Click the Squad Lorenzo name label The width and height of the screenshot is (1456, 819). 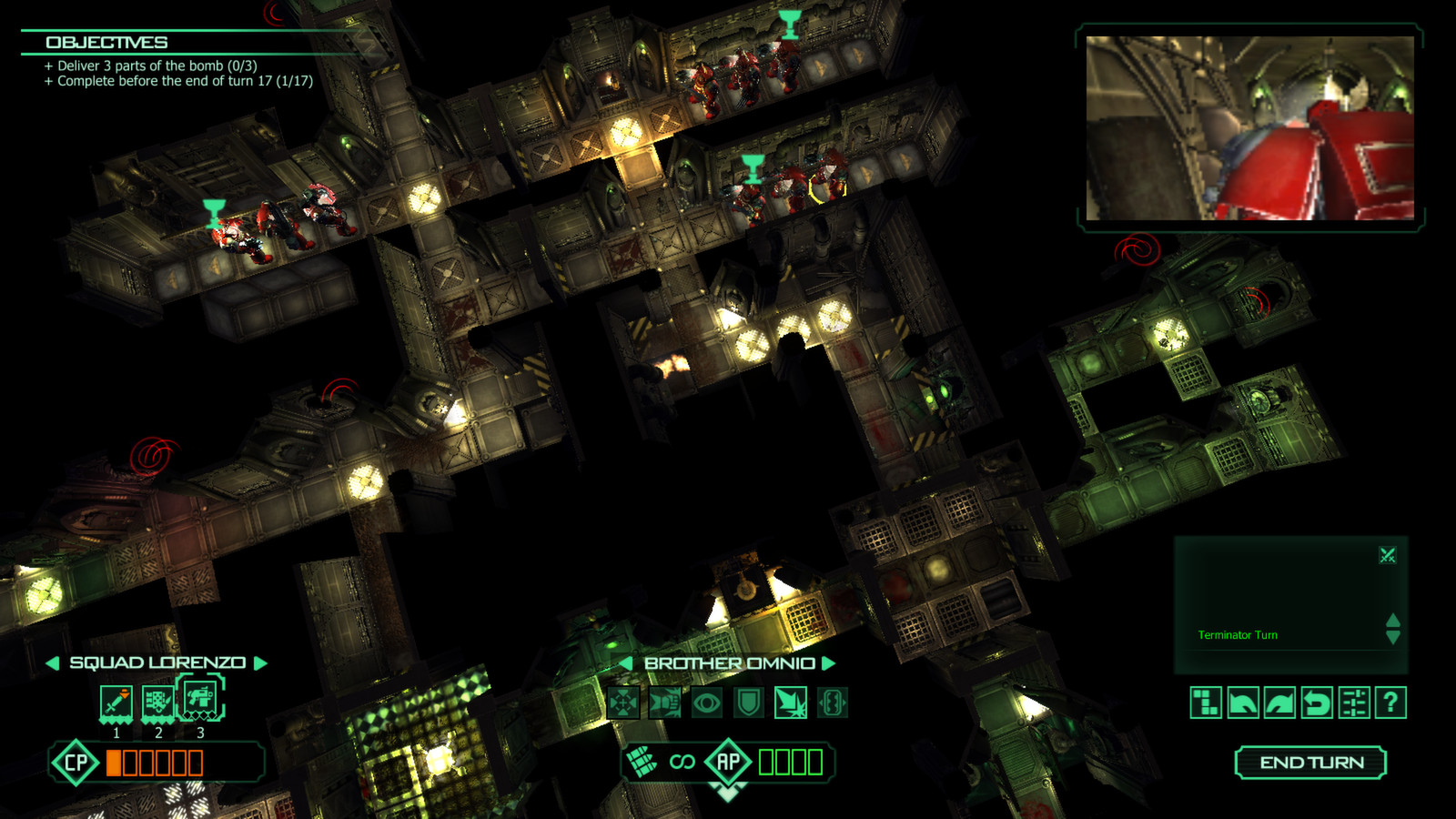click(157, 663)
